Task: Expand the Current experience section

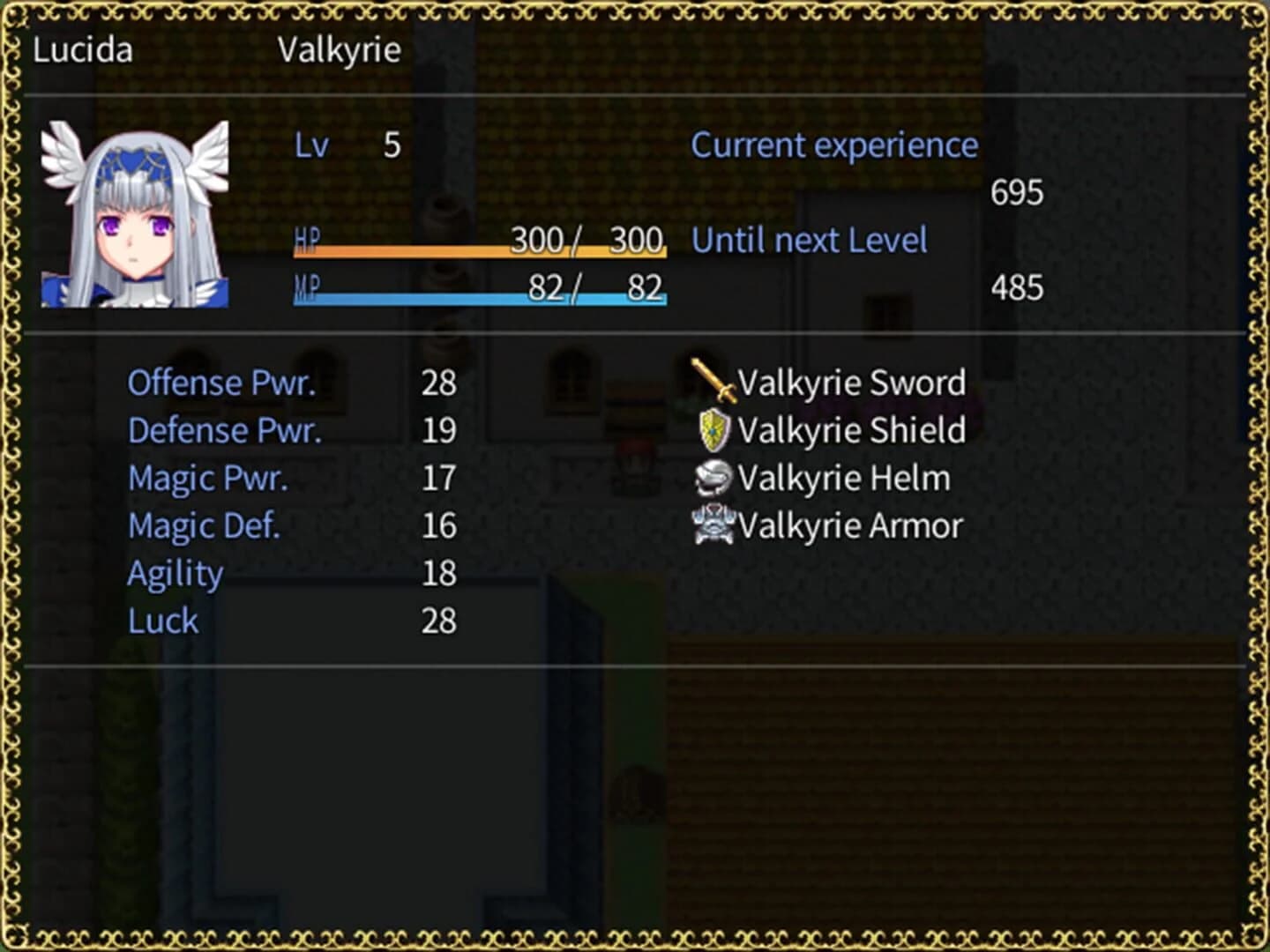Action: pos(834,145)
